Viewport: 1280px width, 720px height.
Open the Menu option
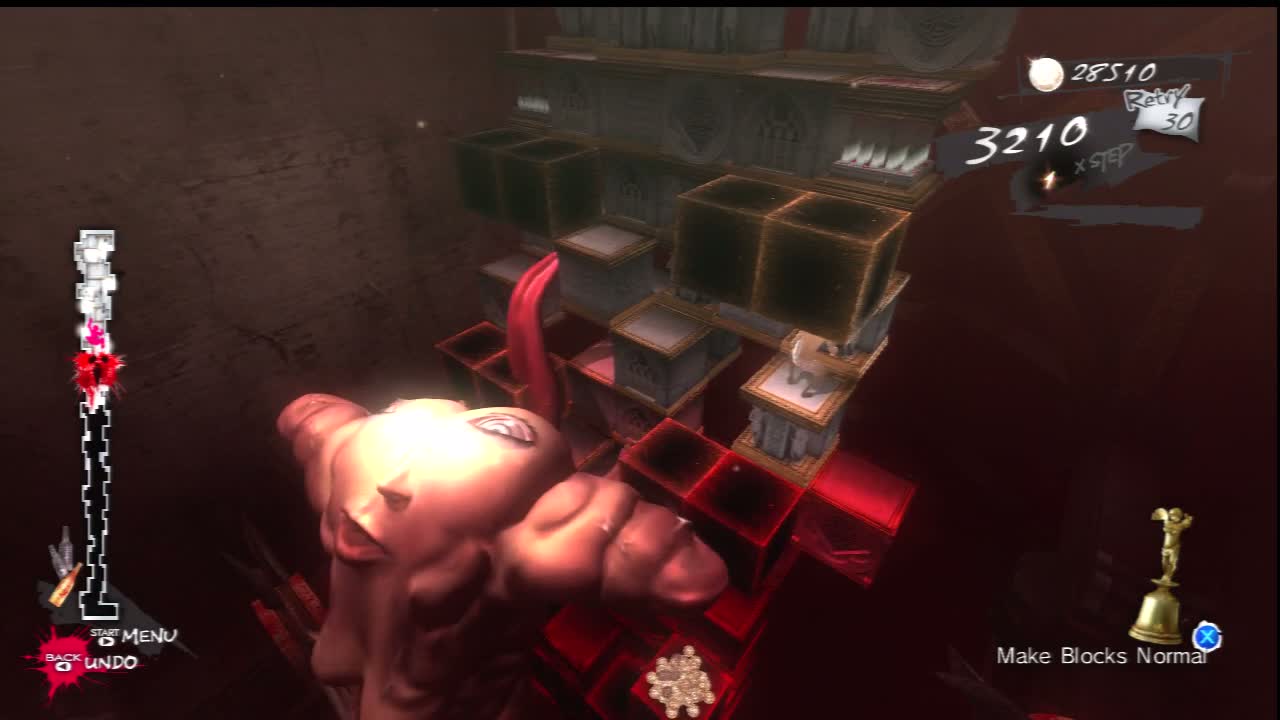[x=147, y=636]
